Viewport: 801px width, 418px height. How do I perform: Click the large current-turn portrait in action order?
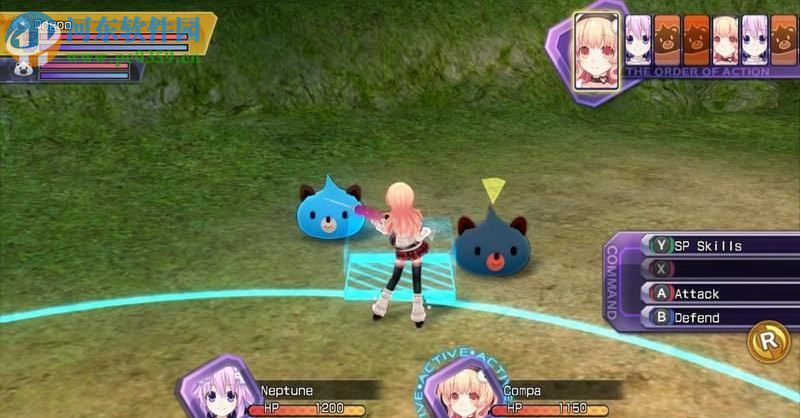tap(595, 50)
